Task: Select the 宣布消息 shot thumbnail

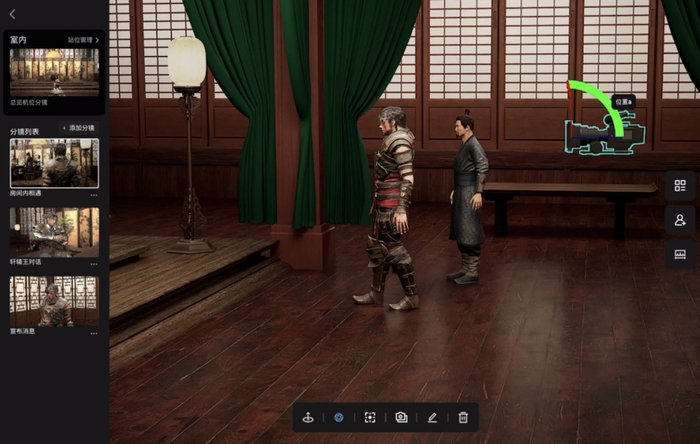Action: pos(54,300)
